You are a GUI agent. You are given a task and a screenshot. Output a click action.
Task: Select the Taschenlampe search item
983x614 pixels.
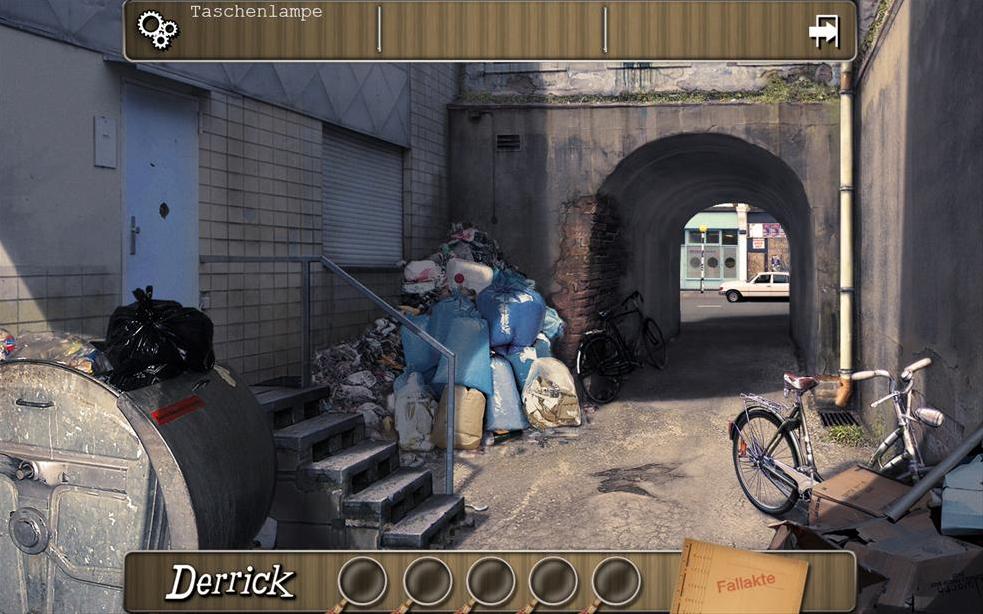[256, 13]
